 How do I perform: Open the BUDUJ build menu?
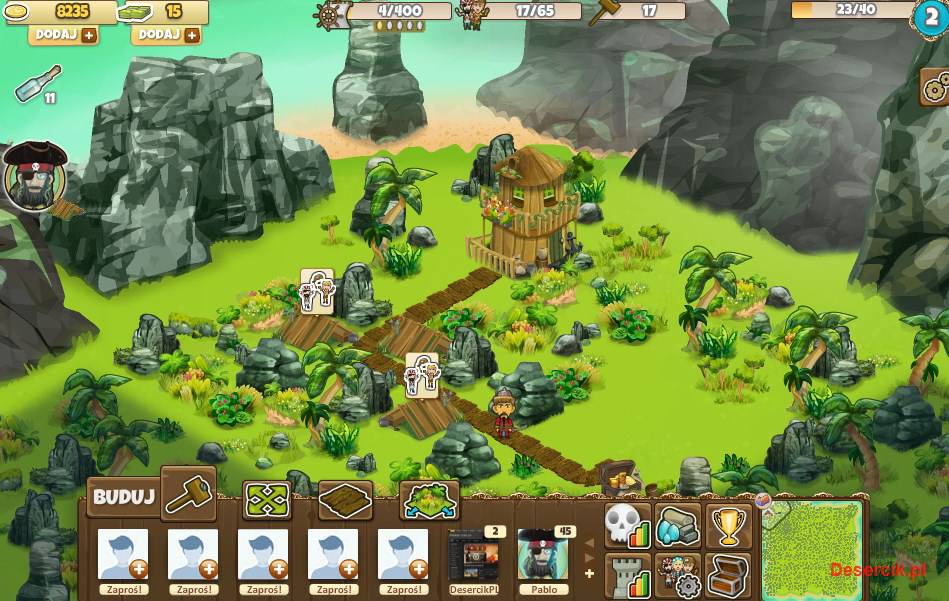[x=124, y=497]
